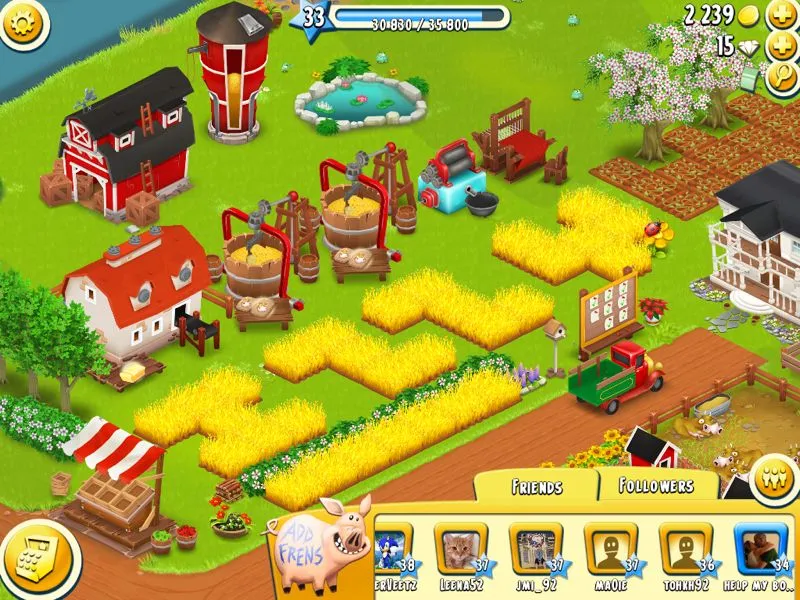Switch to the Followers tab
The image size is (800, 600).
click(658, 485)
